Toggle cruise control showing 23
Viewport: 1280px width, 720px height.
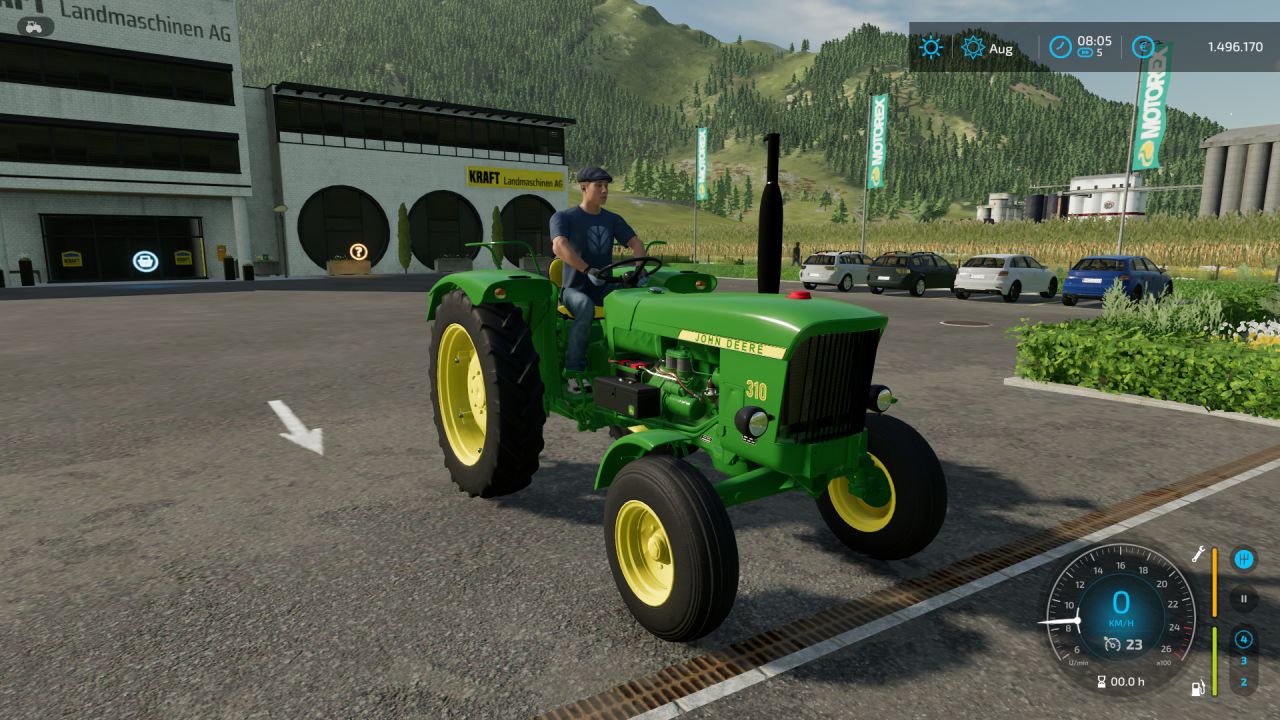click(x=1122, y=643)
